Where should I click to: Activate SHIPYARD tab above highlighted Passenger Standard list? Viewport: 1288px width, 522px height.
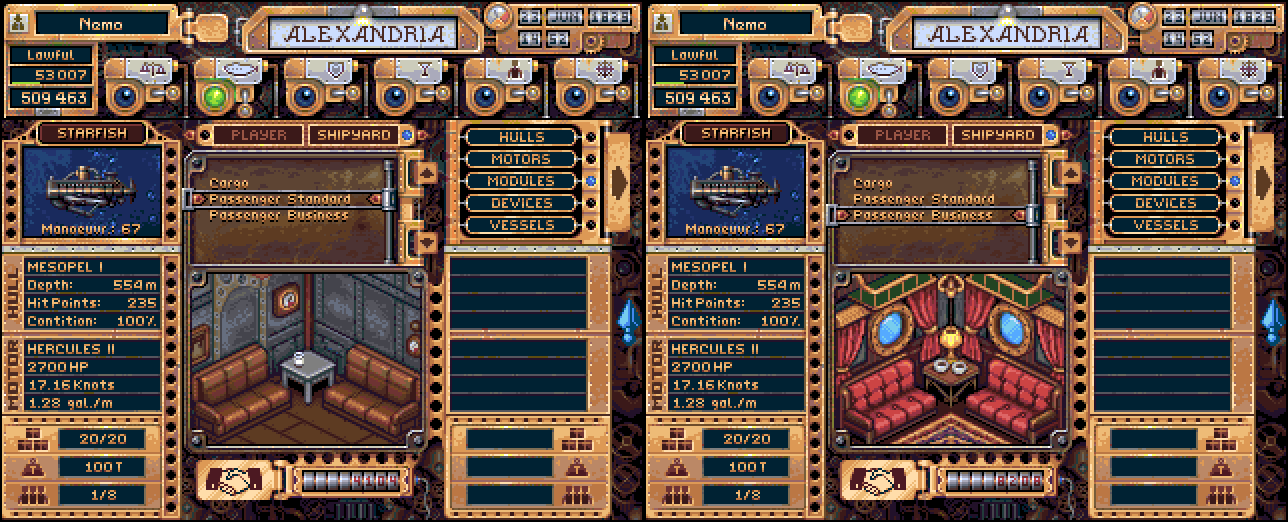click(x=350, y=135)
